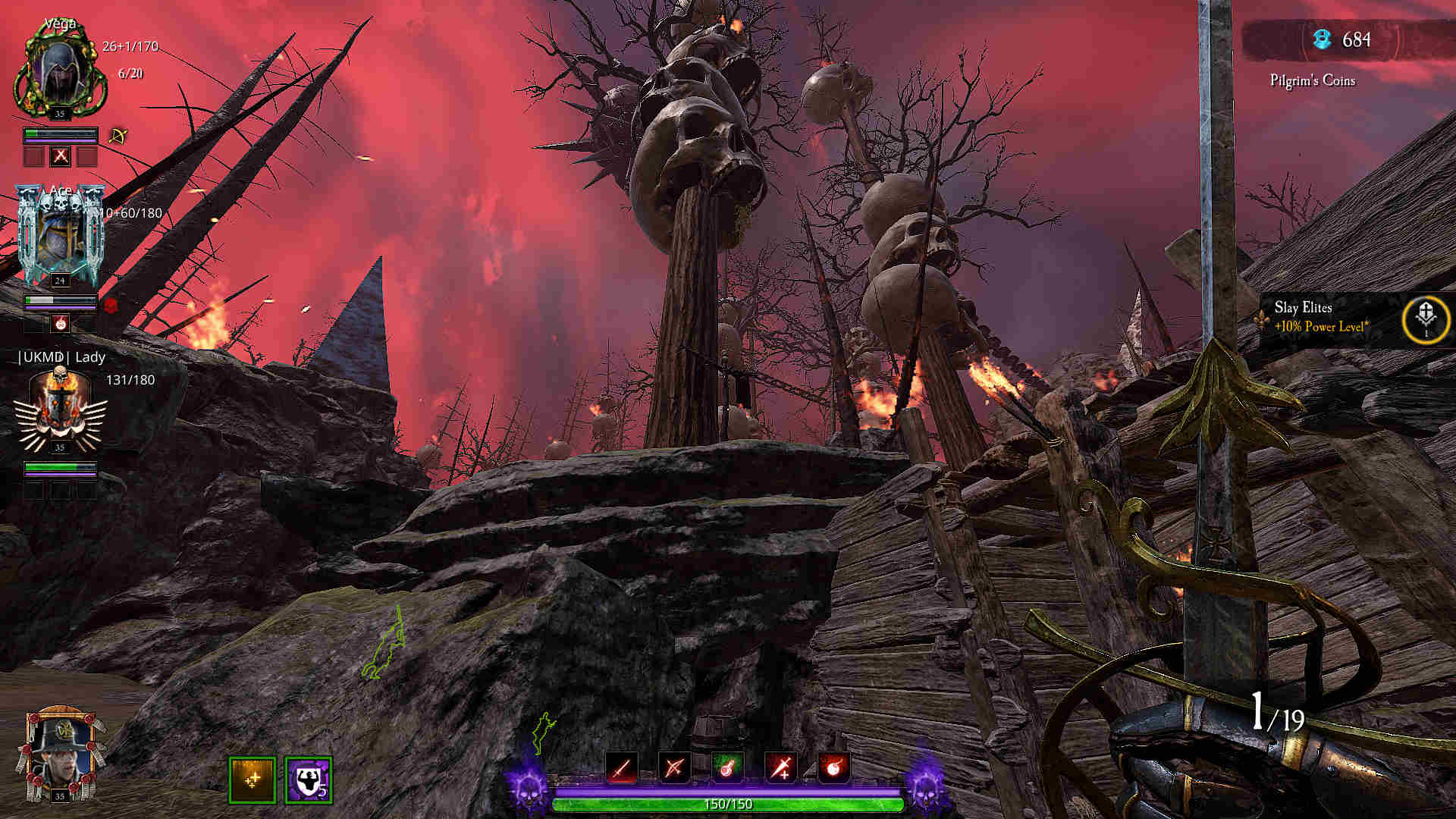The height and width of the screenshot is (819, 1456).
Task: Click Vega's crossed-swords item slot
Action: point(61,157)
